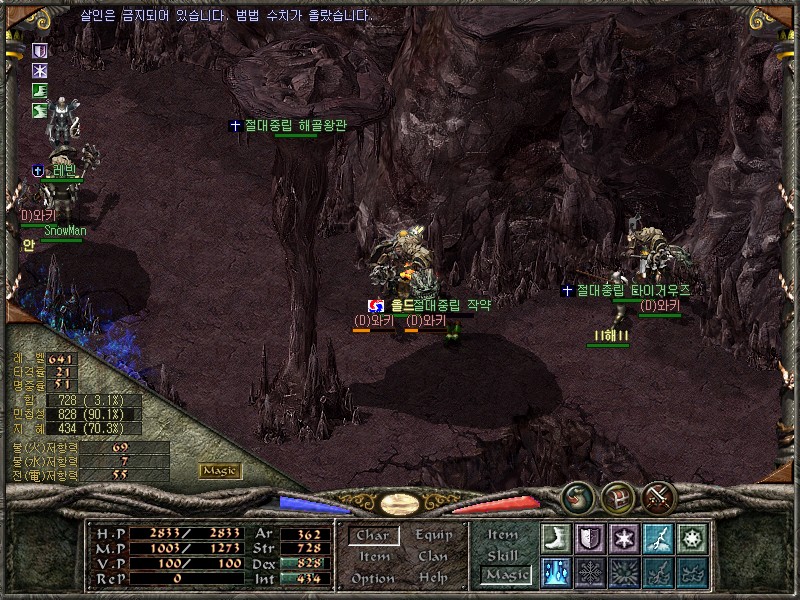Click the round potion flask button
Screen dimensions: 800x600
tap(576, 496)
